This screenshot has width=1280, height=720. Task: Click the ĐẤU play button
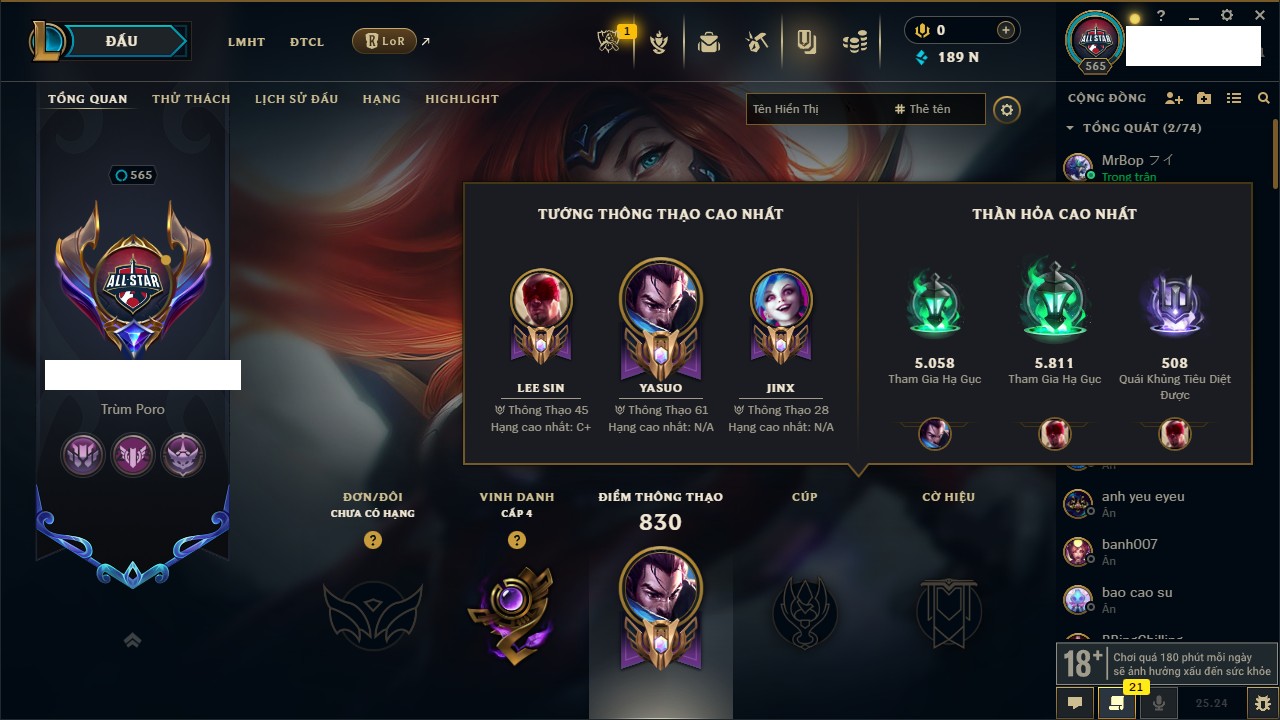click(122, 41)
